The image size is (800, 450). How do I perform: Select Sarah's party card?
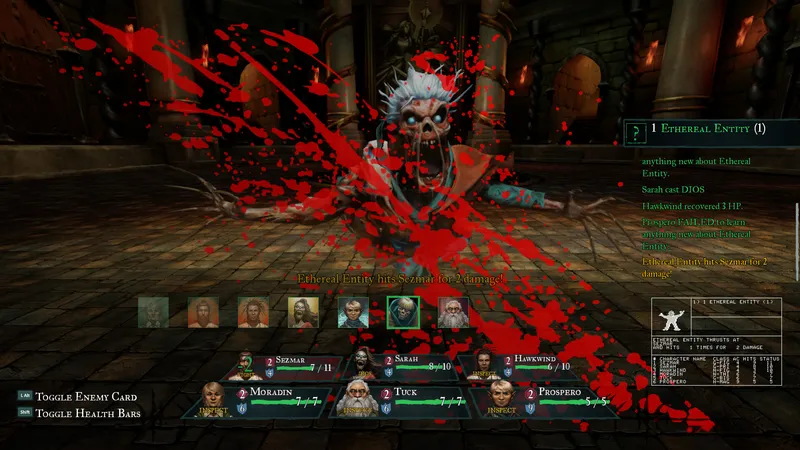[399, 367]
